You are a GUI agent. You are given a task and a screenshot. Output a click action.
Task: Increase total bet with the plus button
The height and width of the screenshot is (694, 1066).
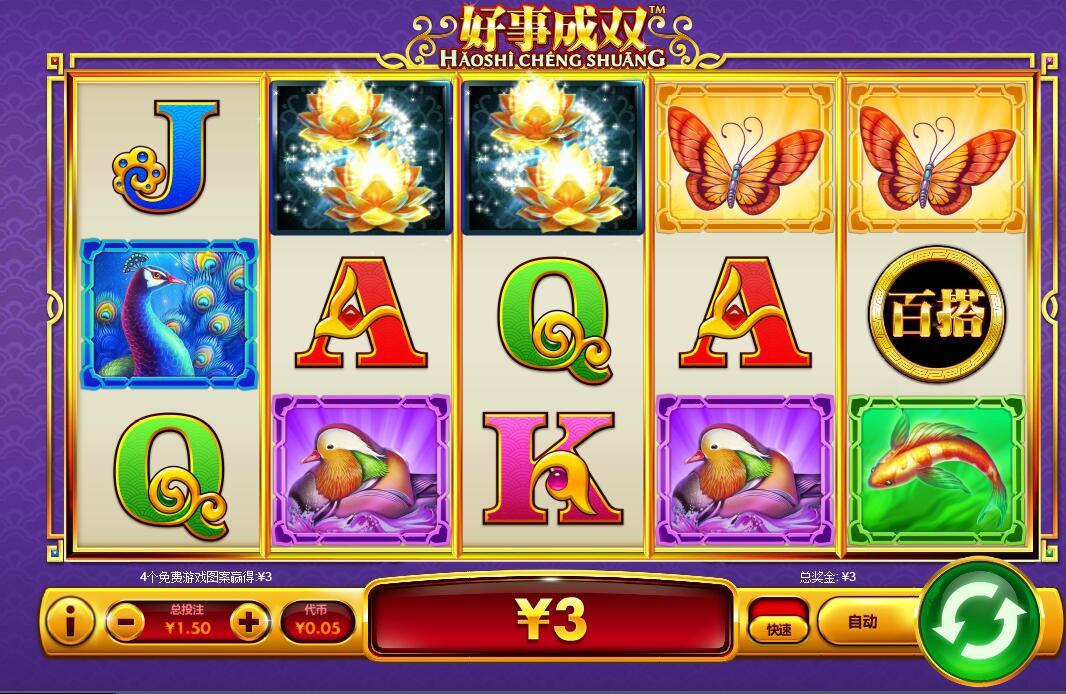coord(249,623)
